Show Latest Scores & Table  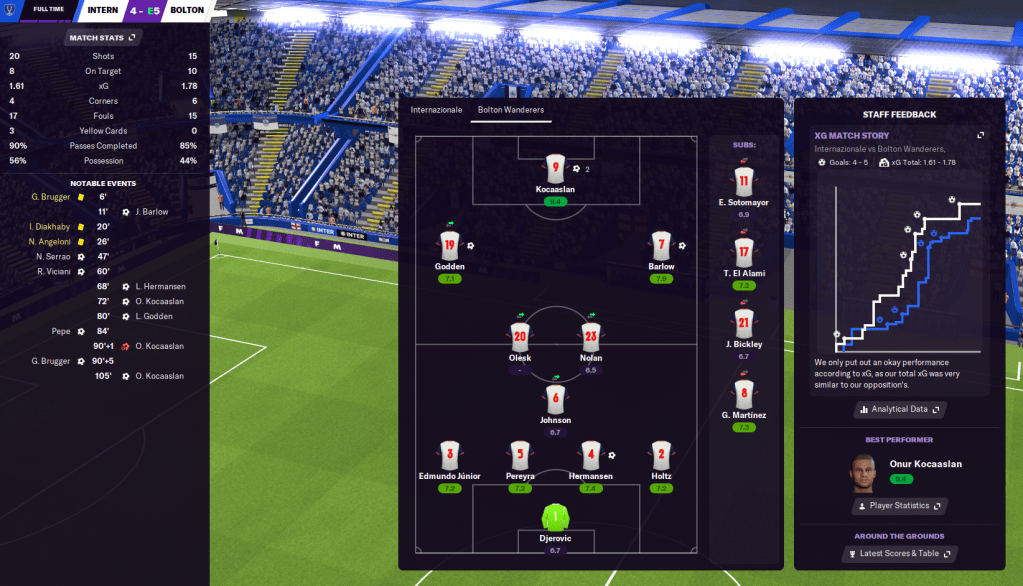900,554
